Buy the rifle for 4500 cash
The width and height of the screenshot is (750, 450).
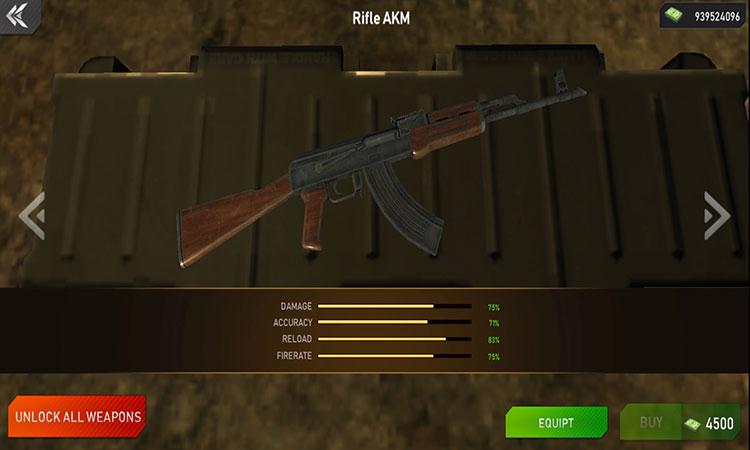pos(682,423)
